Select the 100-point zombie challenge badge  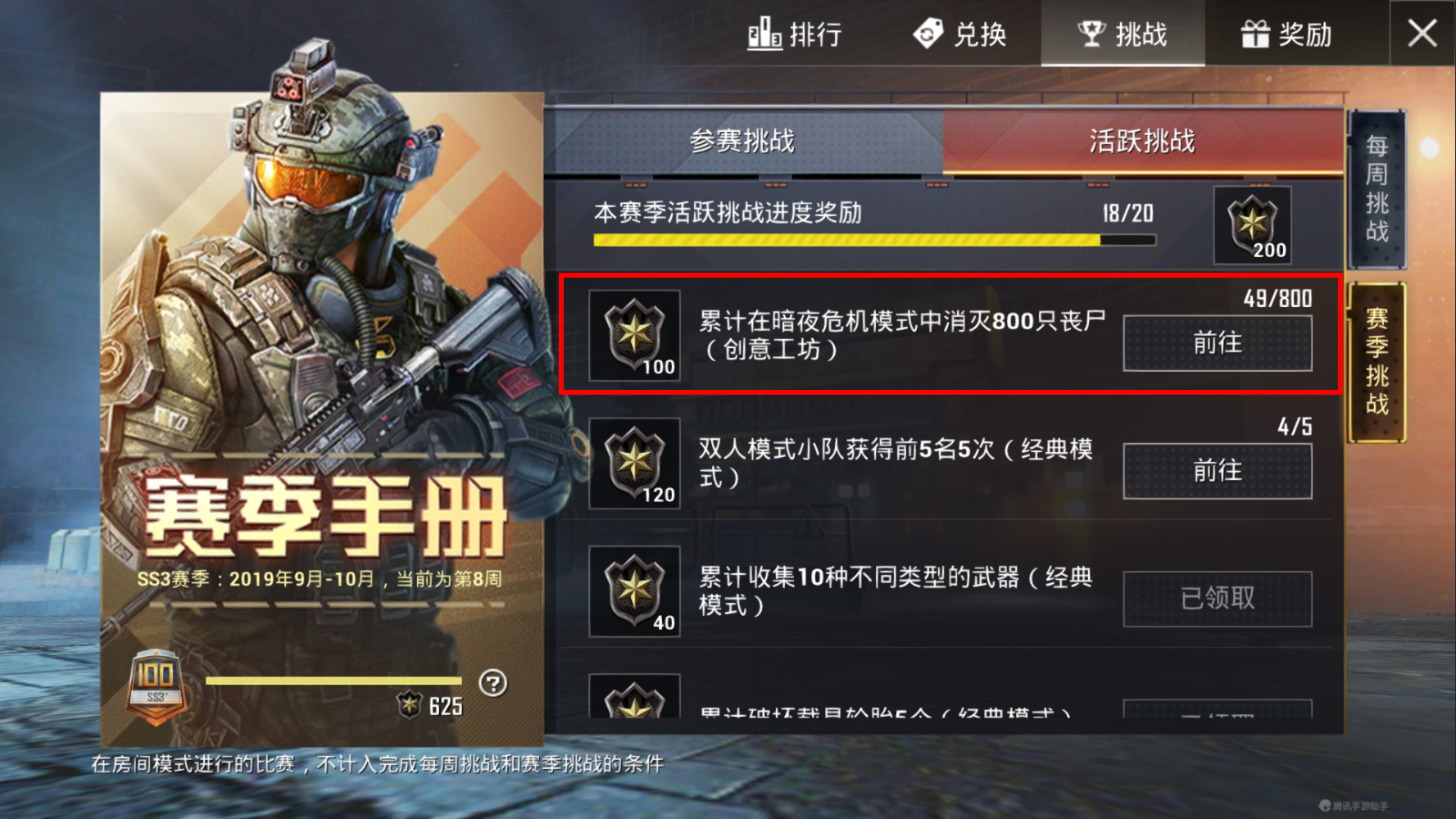click(633, 336)
